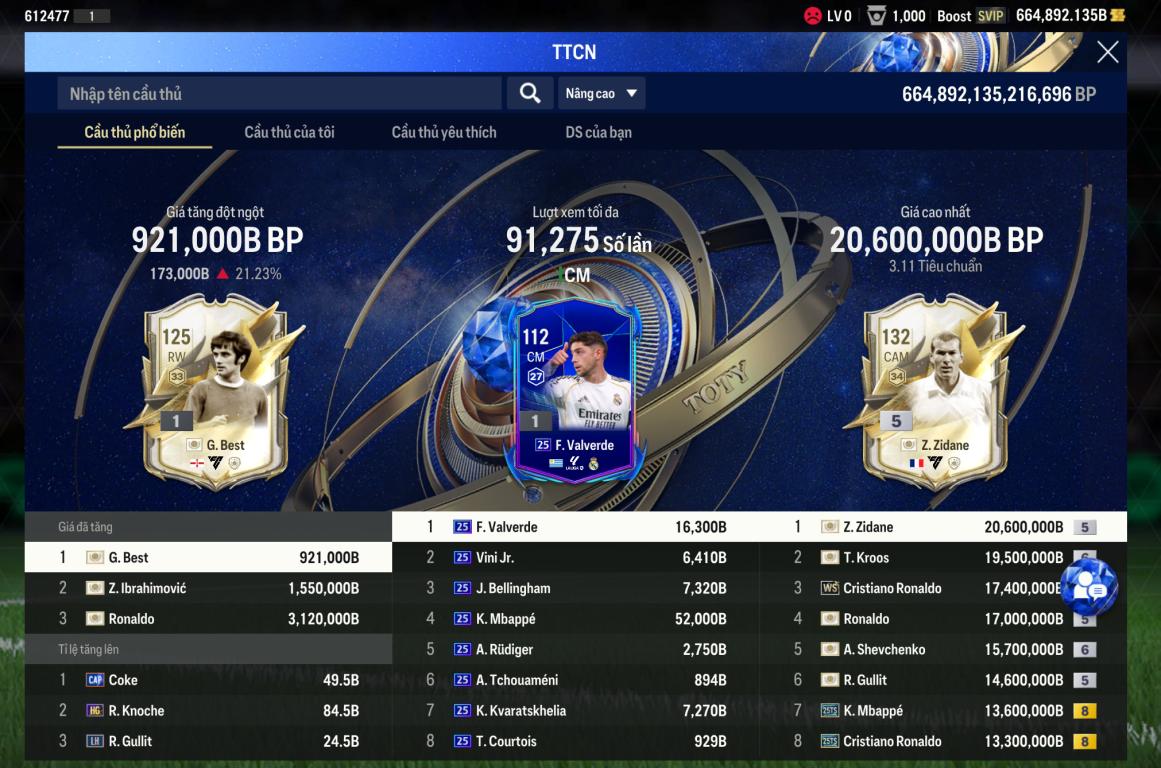Close the TTCN window
This screenshot has width=1161, height=768.
(x=1107, y=52)
